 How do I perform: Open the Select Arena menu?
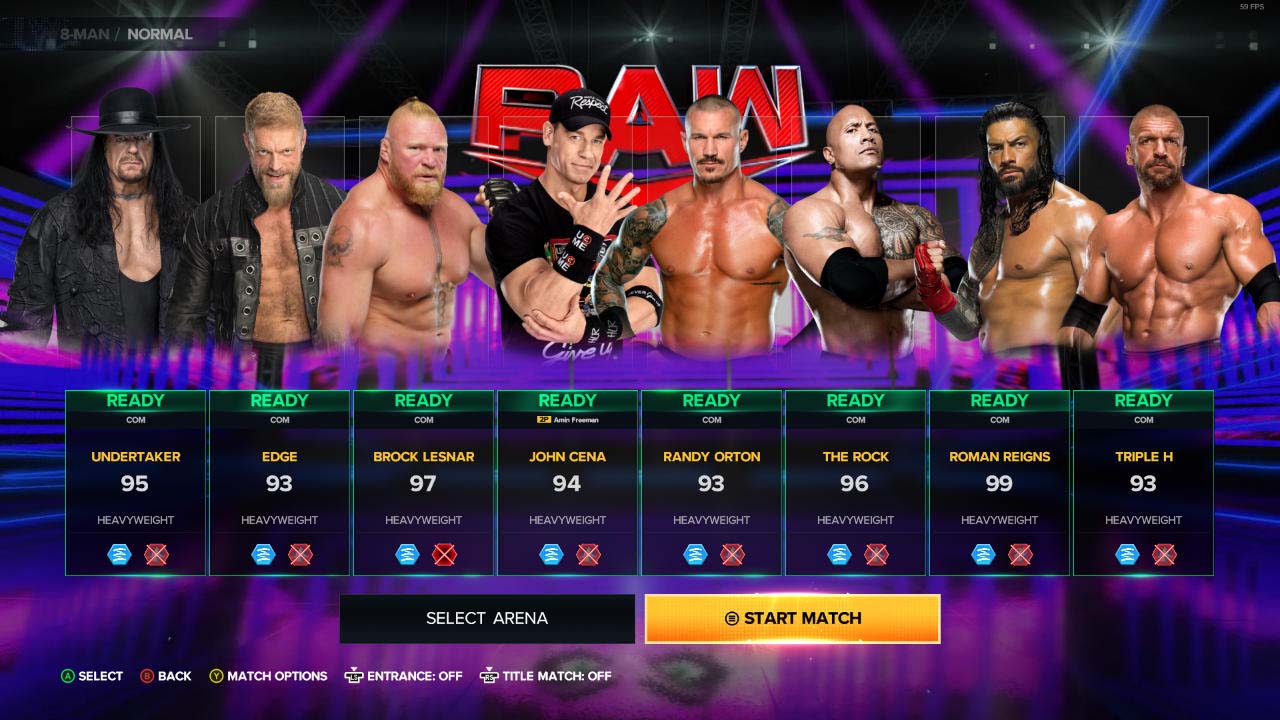pyautogui.click(x=487, y=619)
